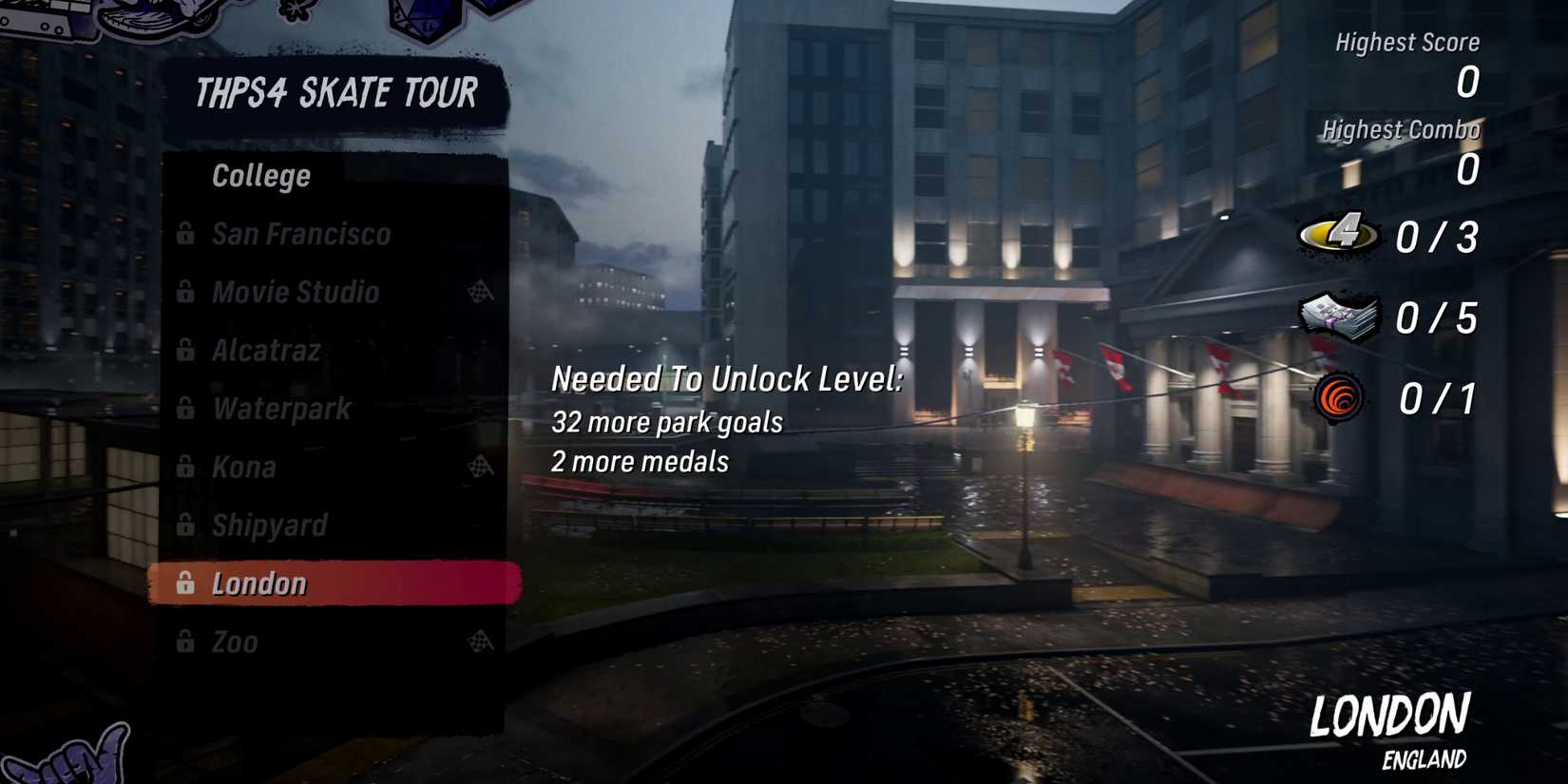Image resolution: width=1568 pixels, height=784 pixels.
Task: Click the lock icon next to London
Action: [186, 583]
